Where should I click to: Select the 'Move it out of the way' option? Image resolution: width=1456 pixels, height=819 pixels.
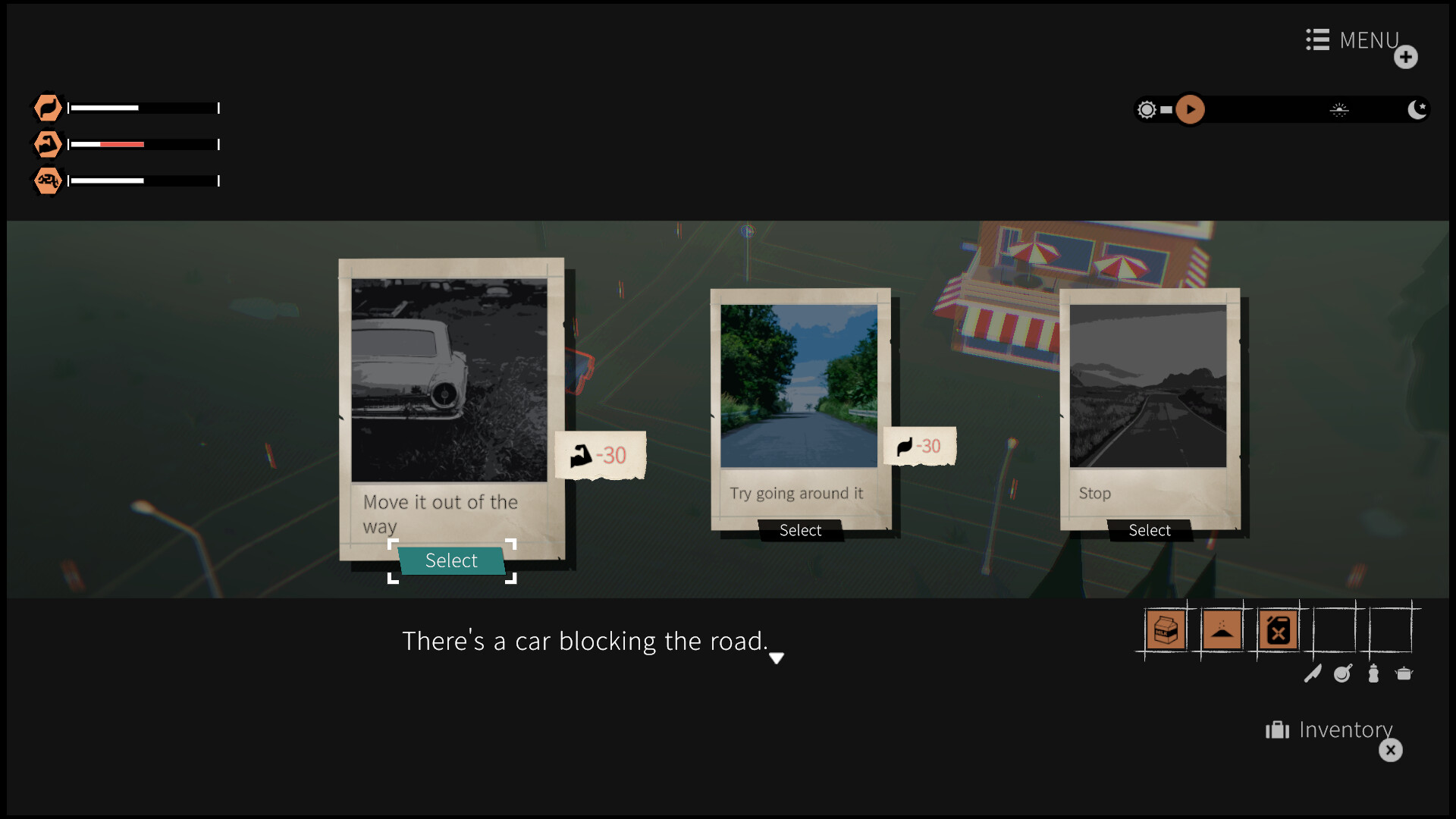click(451, 560)
